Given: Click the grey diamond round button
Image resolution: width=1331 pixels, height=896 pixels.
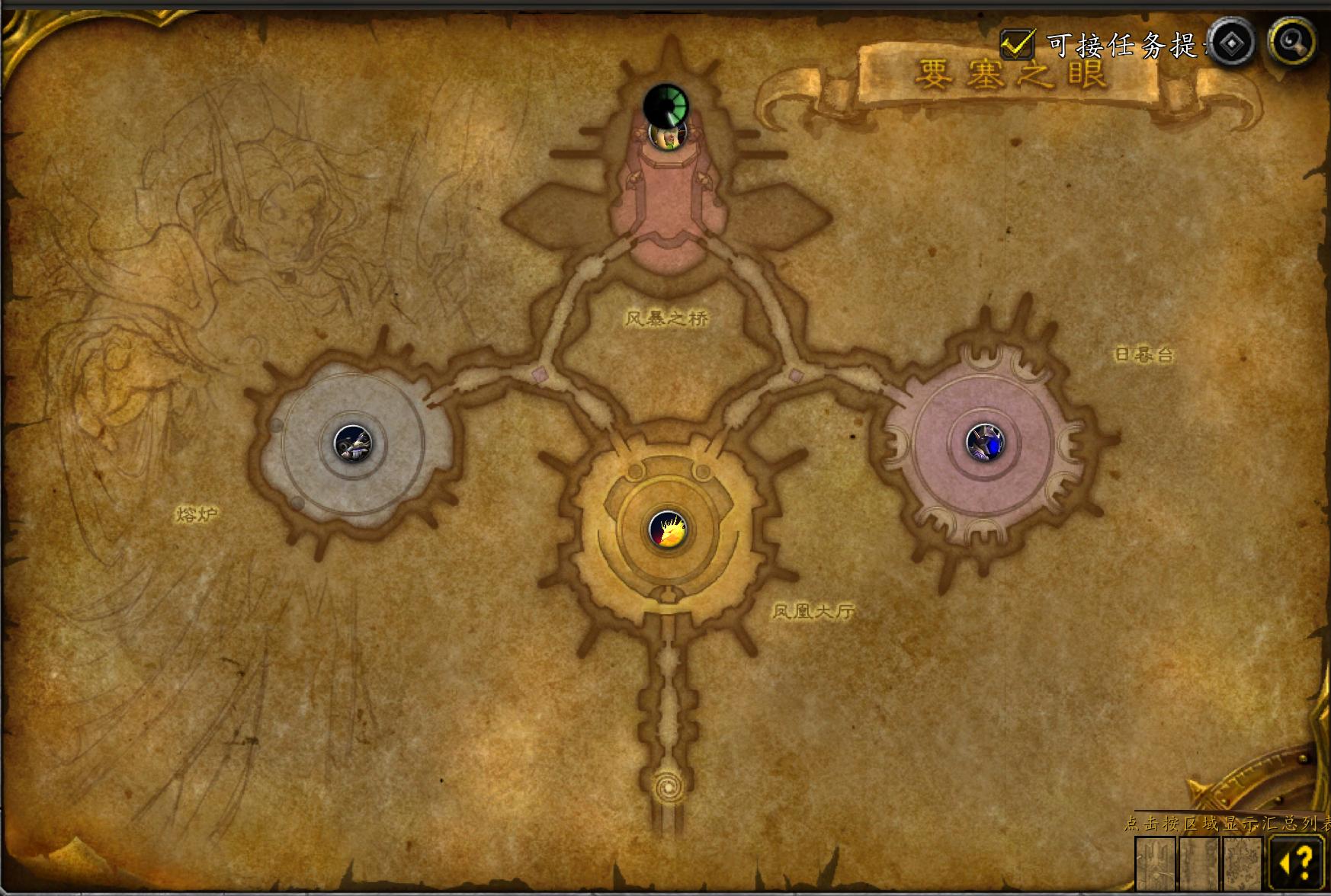Looking at the screenshot, I should point(1231,43).
